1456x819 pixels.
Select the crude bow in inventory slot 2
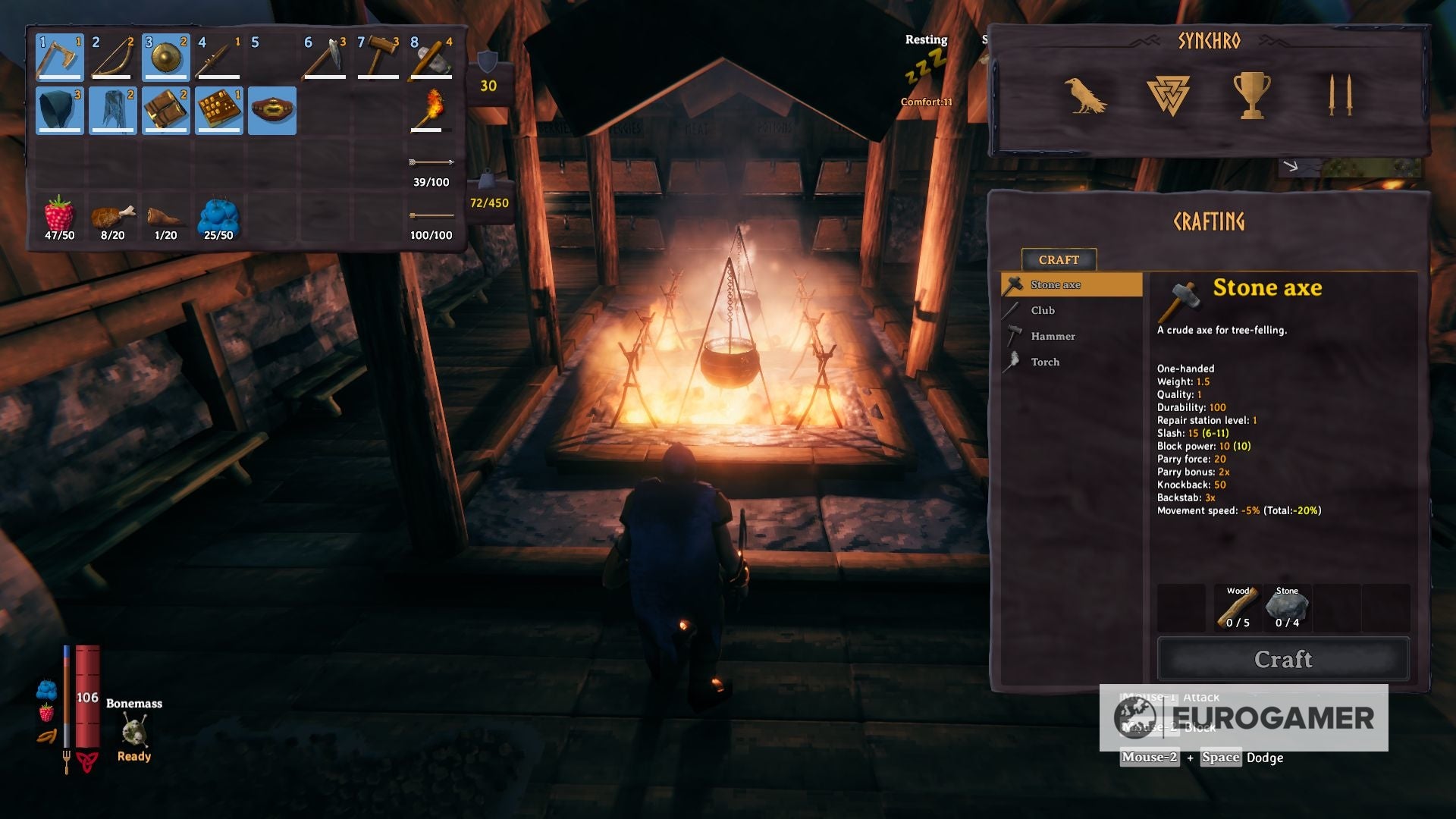pos(111,59)
